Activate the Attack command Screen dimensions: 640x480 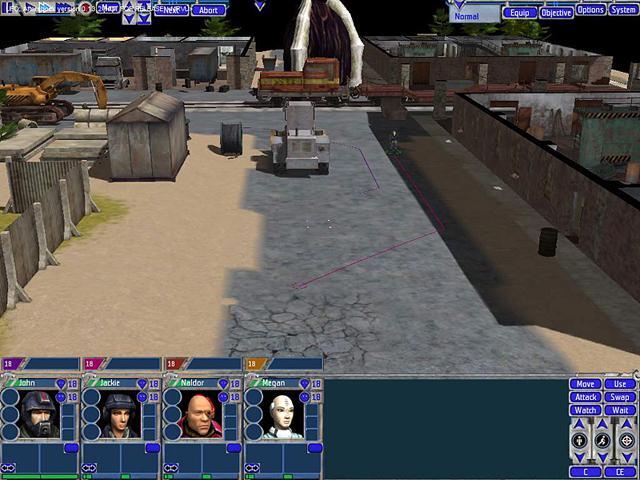coord(586,397)
